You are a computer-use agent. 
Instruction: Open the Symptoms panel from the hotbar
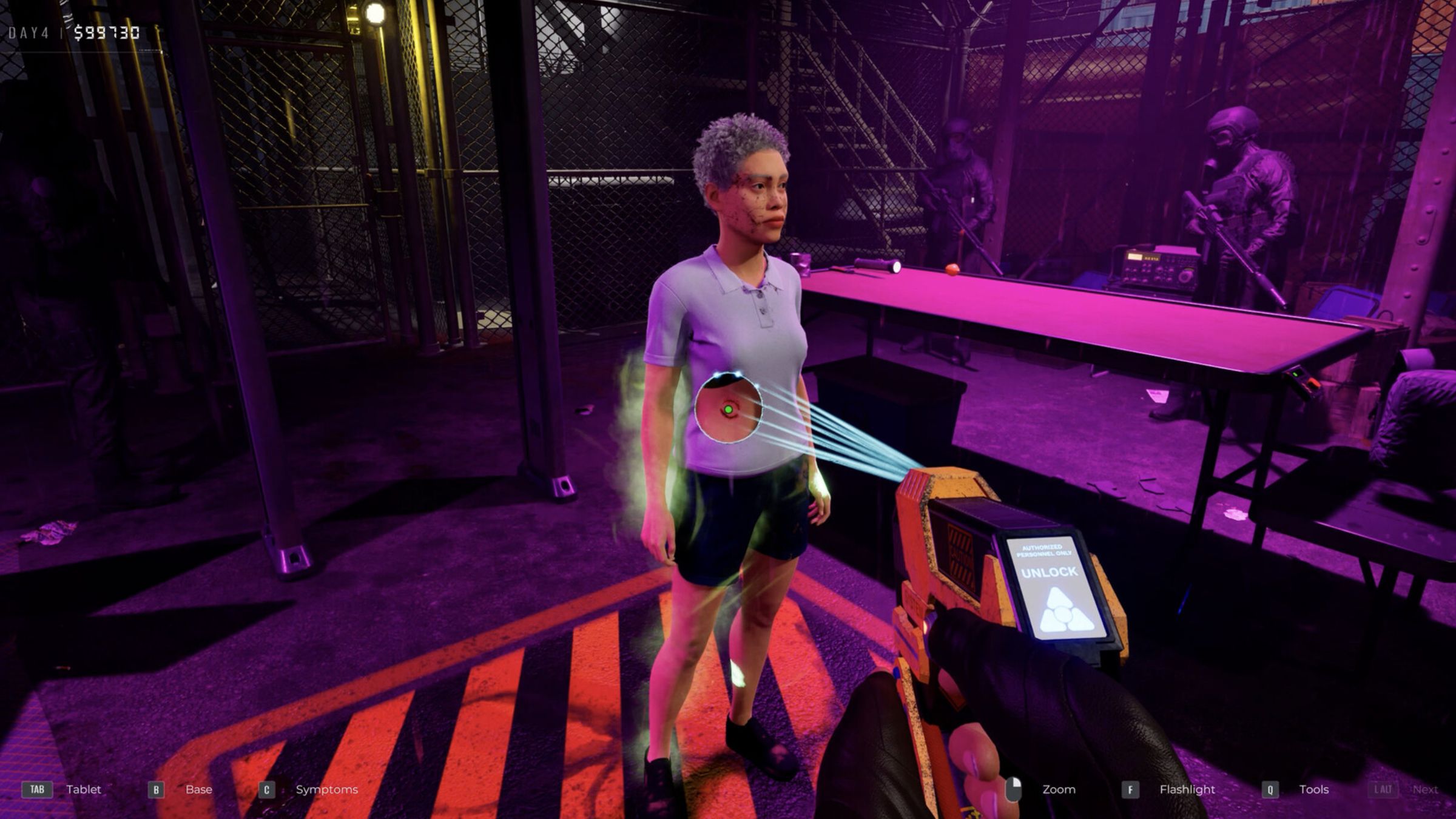click(x=326, y=790)
